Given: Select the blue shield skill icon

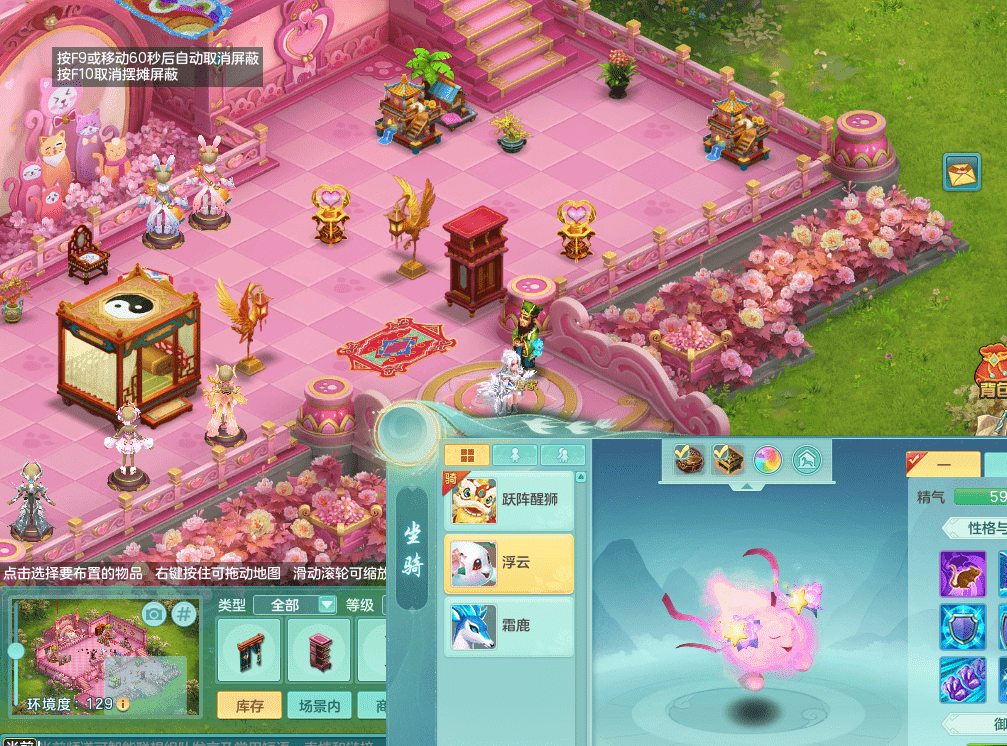Looking at the screenshot, I should click(x=962, y=627).
